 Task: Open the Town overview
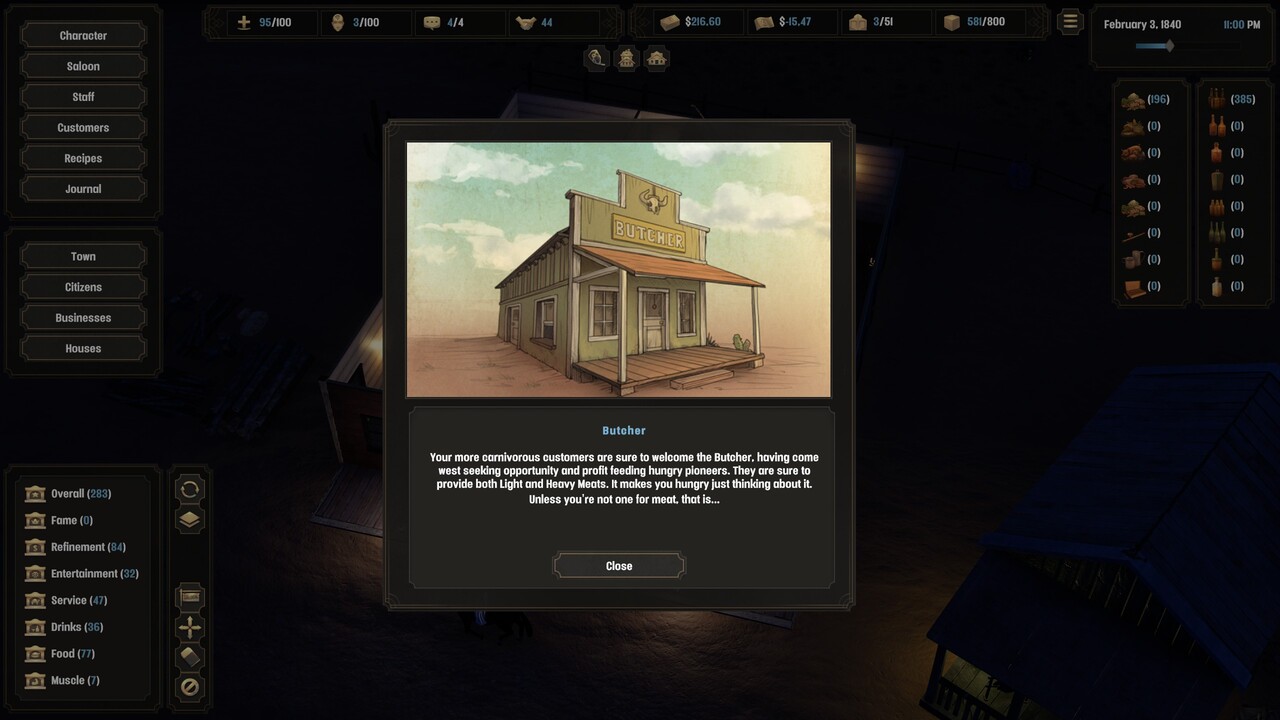click(x=83, y=257)
